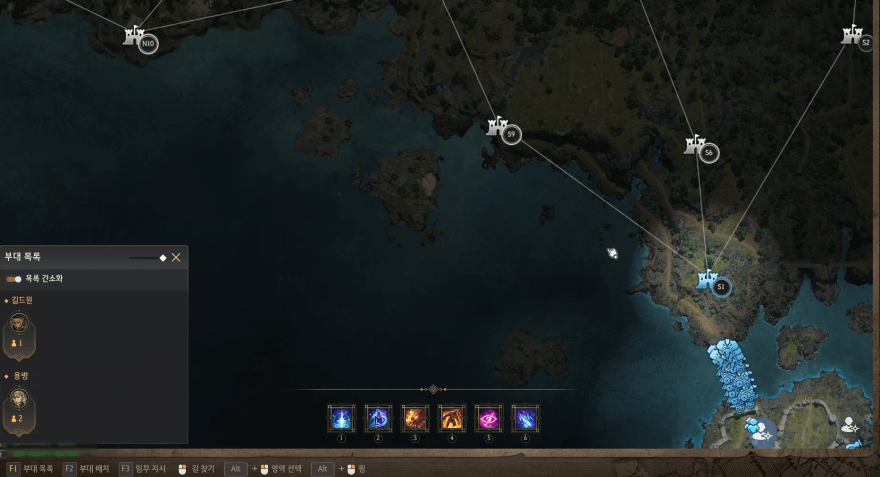Activate skill 2 with the blue figure
Image resolution: width=880 pixels, height=477 pixels.
click(378, 418)
